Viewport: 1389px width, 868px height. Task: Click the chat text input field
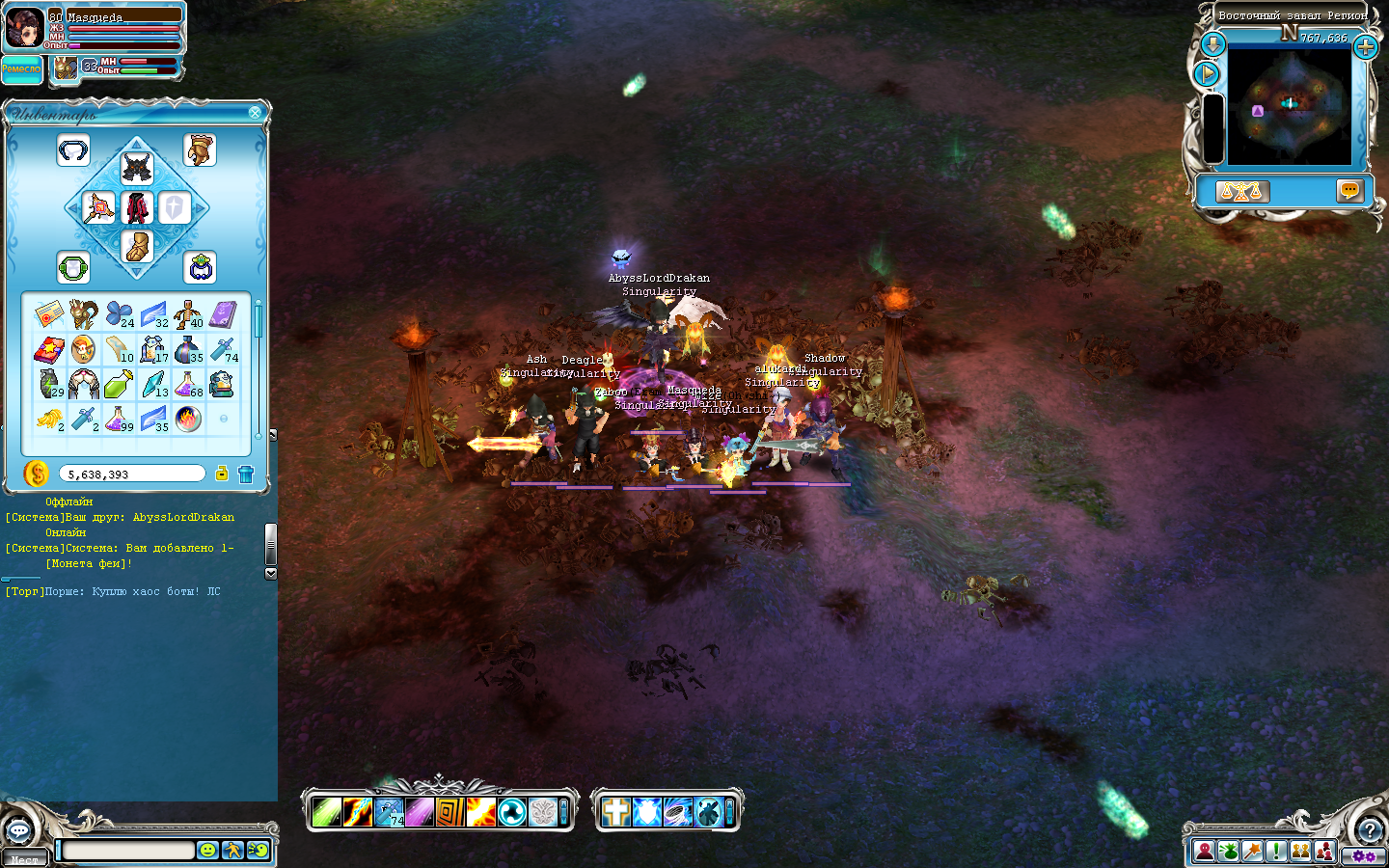click(128, 850)
